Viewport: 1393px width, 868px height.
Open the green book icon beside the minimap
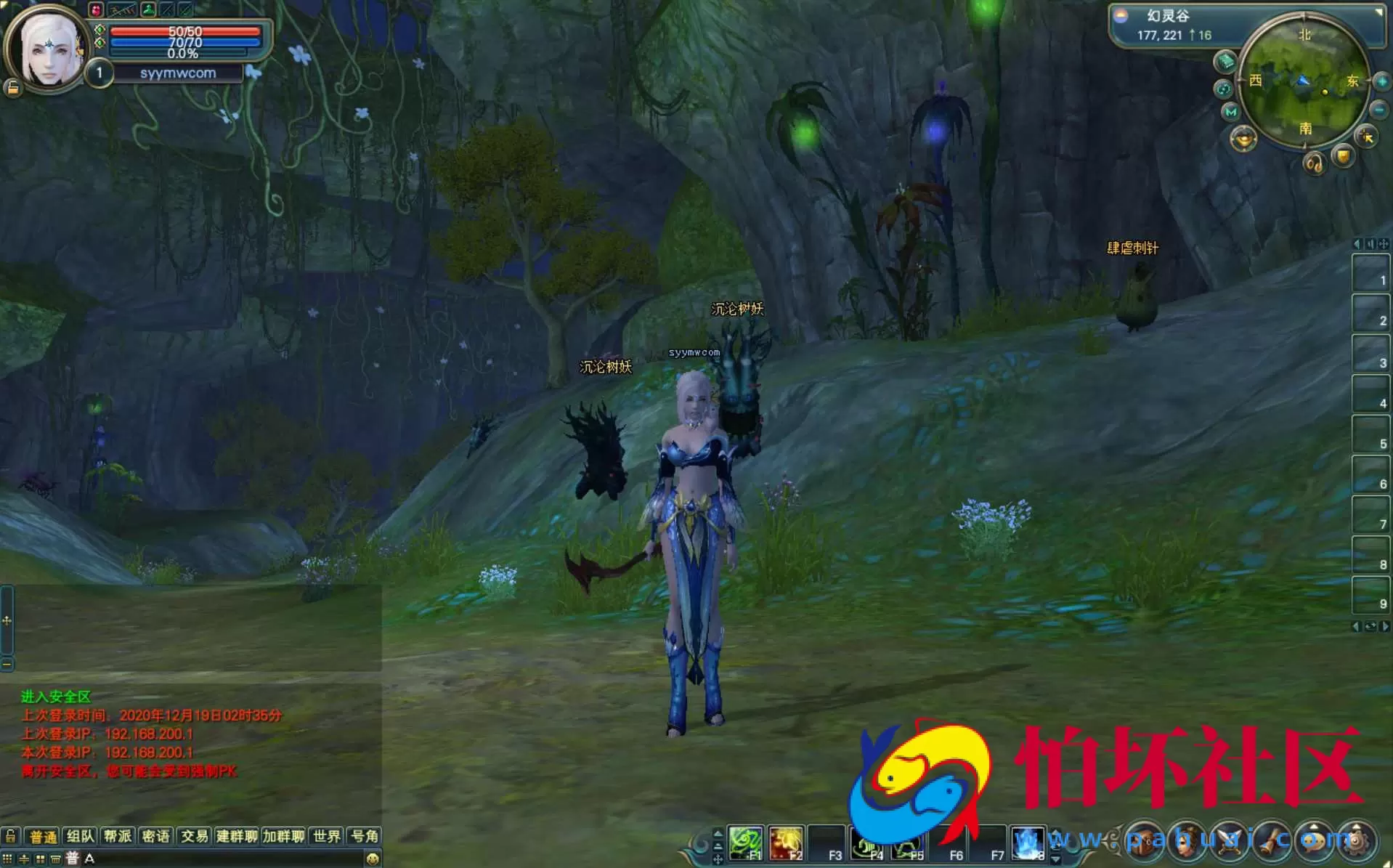[1226, 62]
